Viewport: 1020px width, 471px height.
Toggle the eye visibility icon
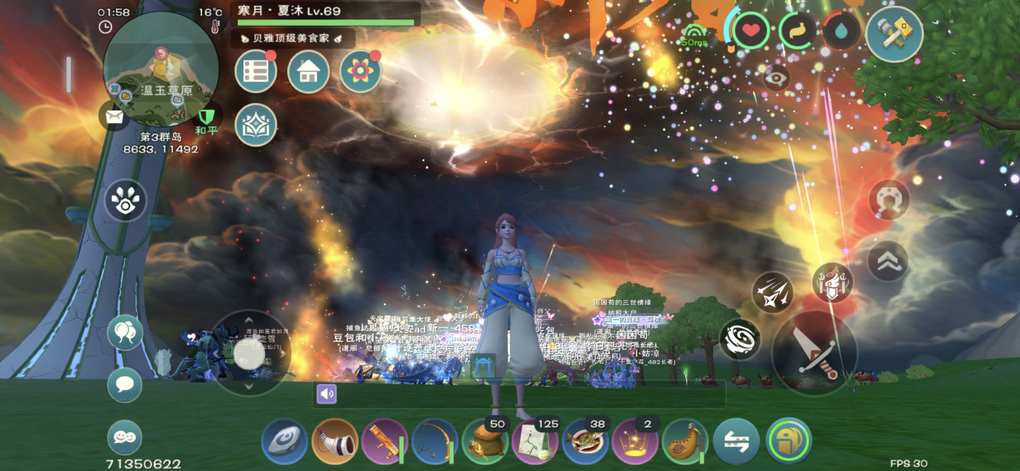tap(776, 76)
